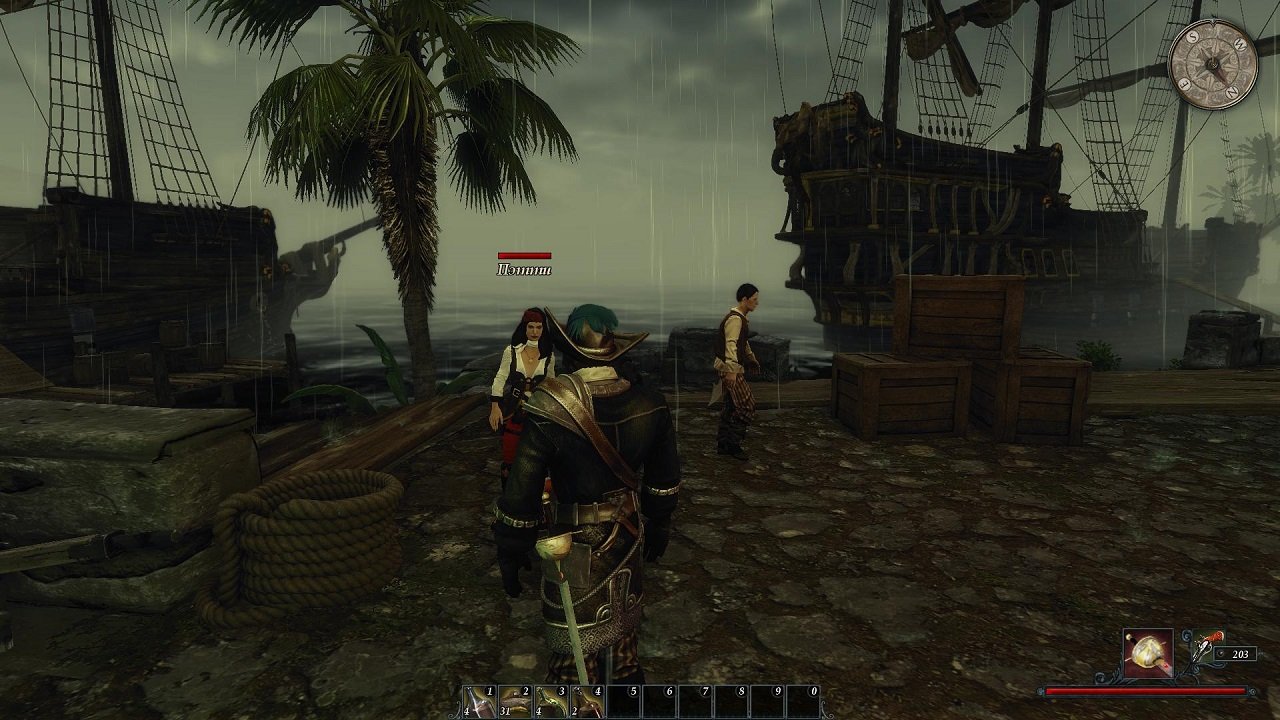Select the rum bottle in hotbar slot 1
The height and width of the screenshot is (720, 1280).
pyautogui.click(x=478, y=702)
